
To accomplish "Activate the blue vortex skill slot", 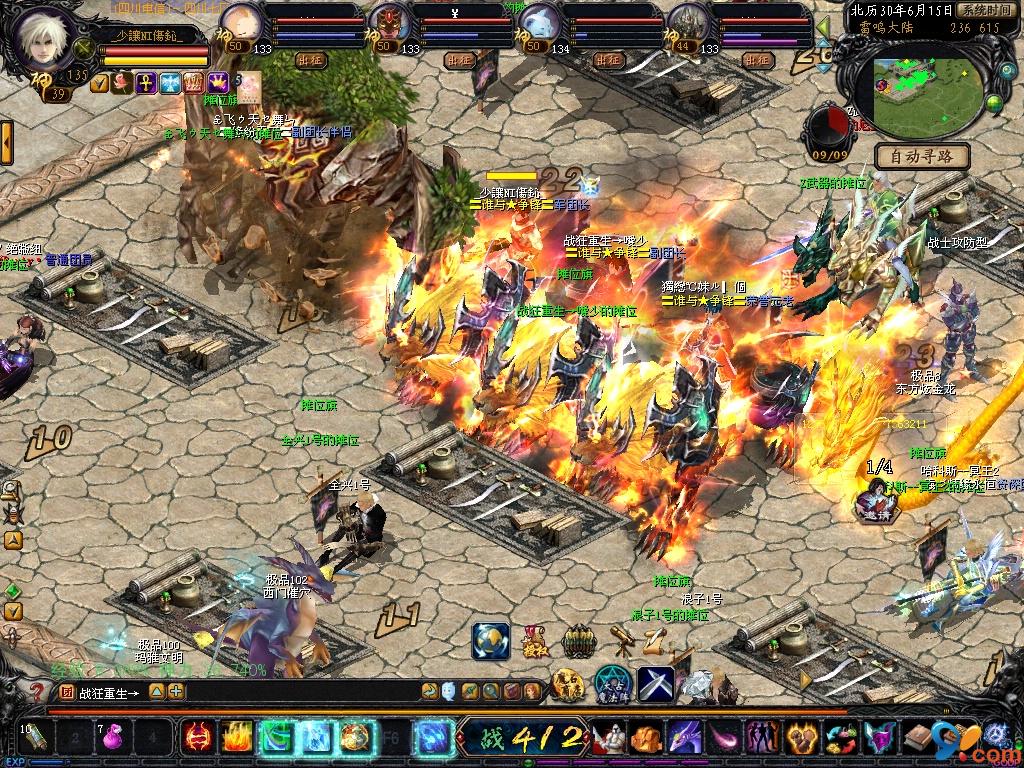I will (x=433, y=738).
